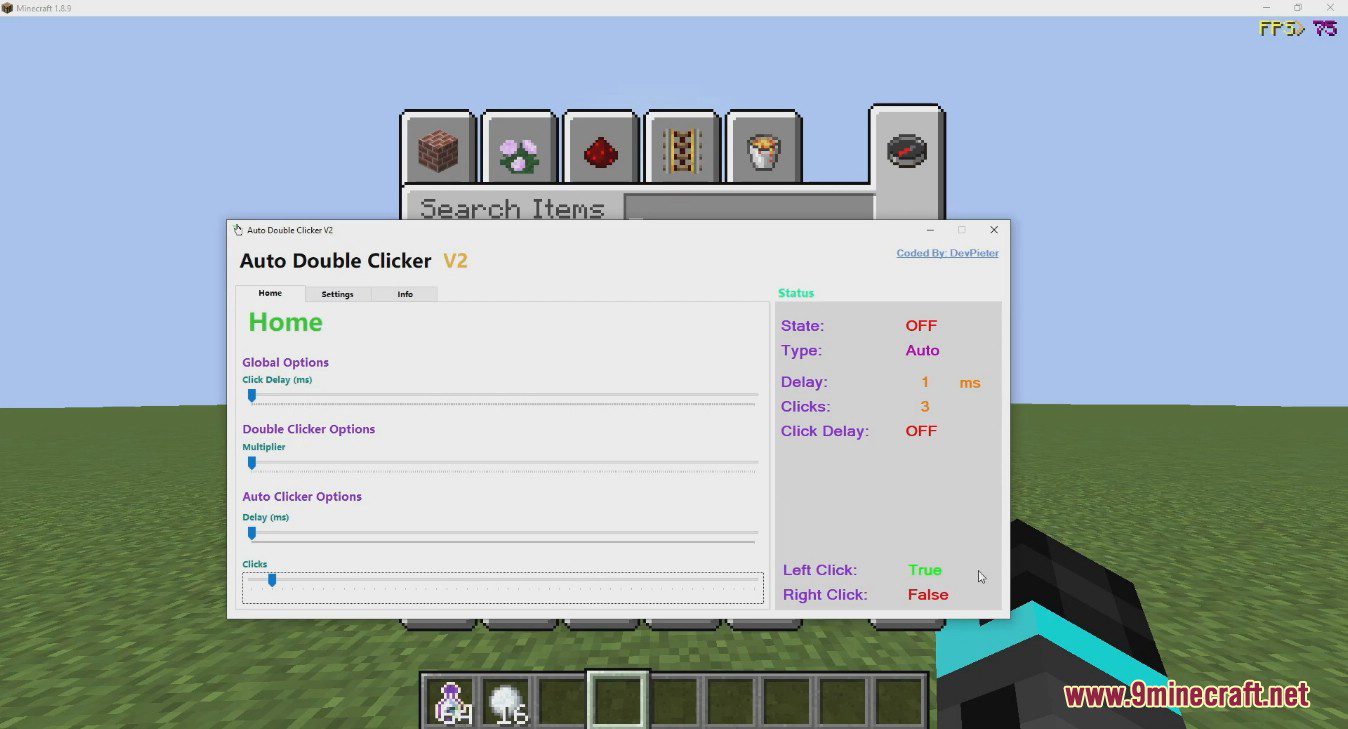Screen dimensions: 1348x729
Task: Toggle Left Click to False
Action: [x=925, y=569]
